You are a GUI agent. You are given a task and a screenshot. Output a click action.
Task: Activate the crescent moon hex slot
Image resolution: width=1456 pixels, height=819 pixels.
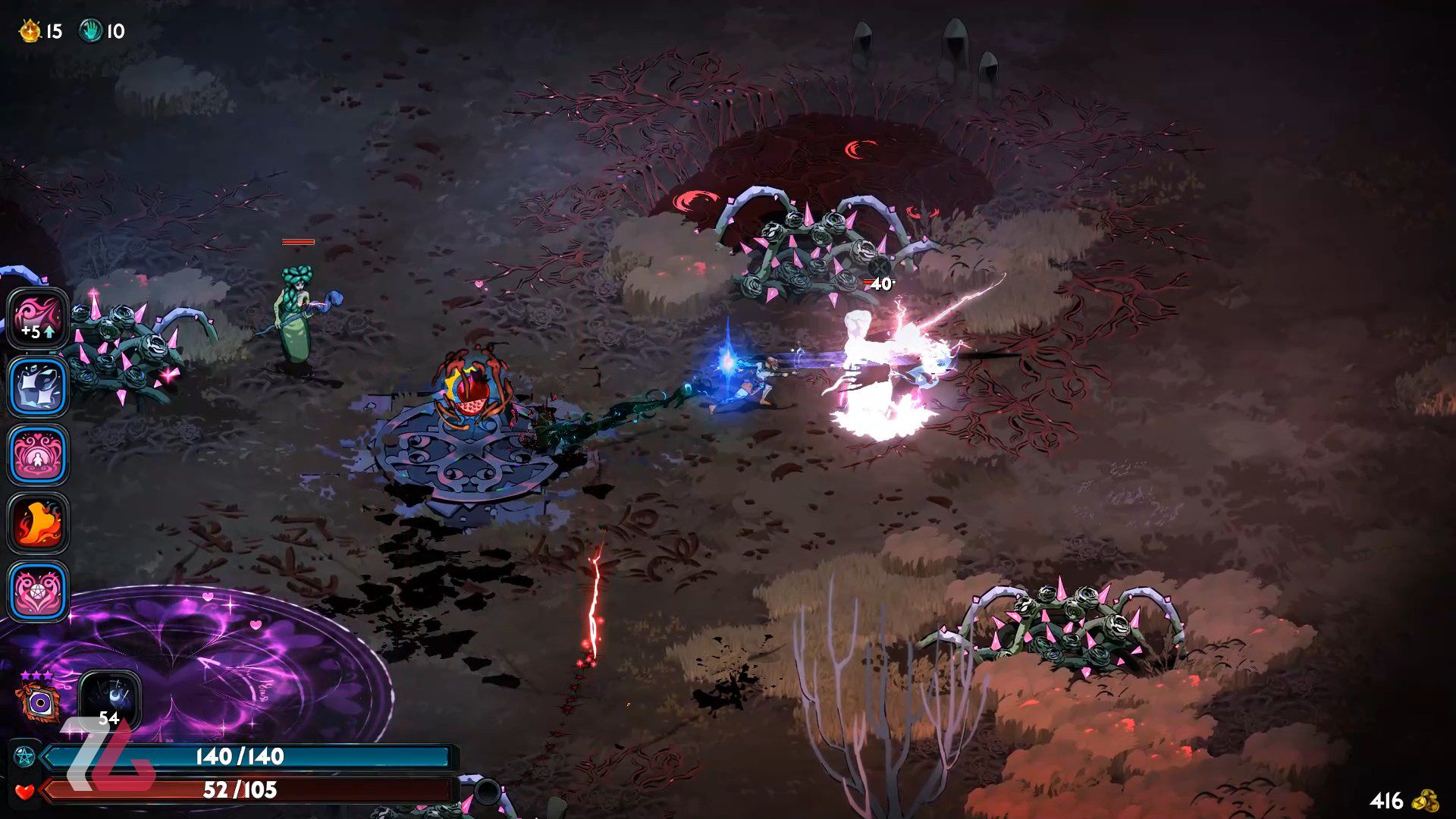(110, 699)
